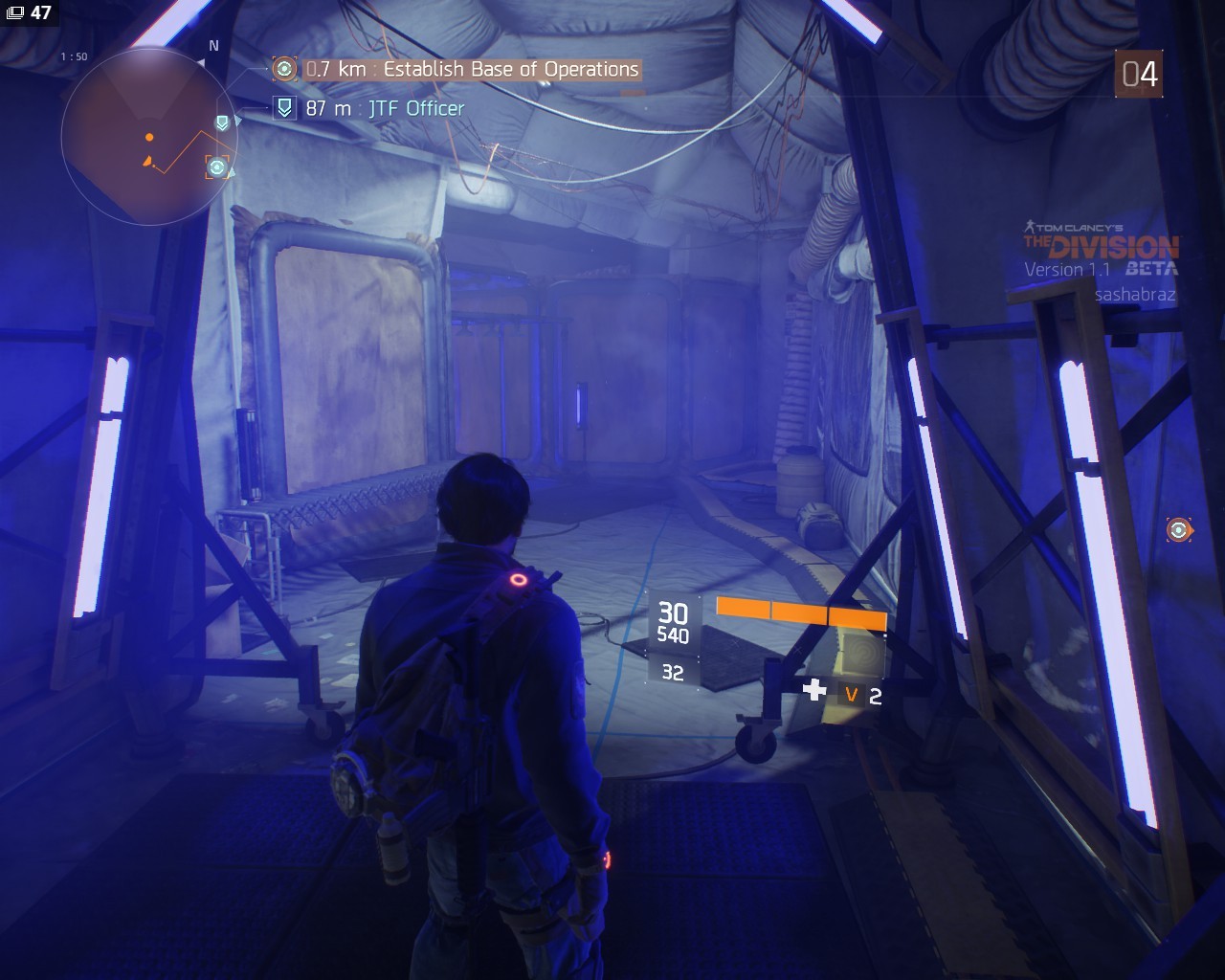Image resolution: width=1225 pixels, height=980 pixels.
Task: Click the JTF shield marker on the minimap
Action: click(x=222, y=122)
